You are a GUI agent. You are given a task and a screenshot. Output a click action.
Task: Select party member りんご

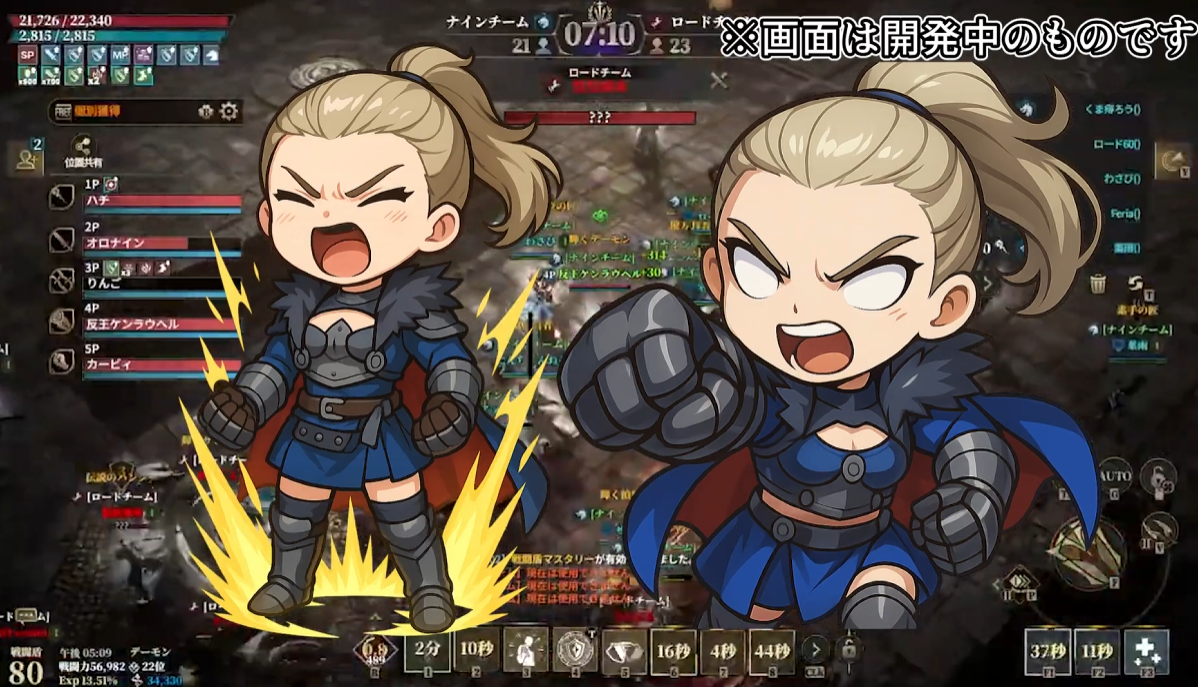162,283
